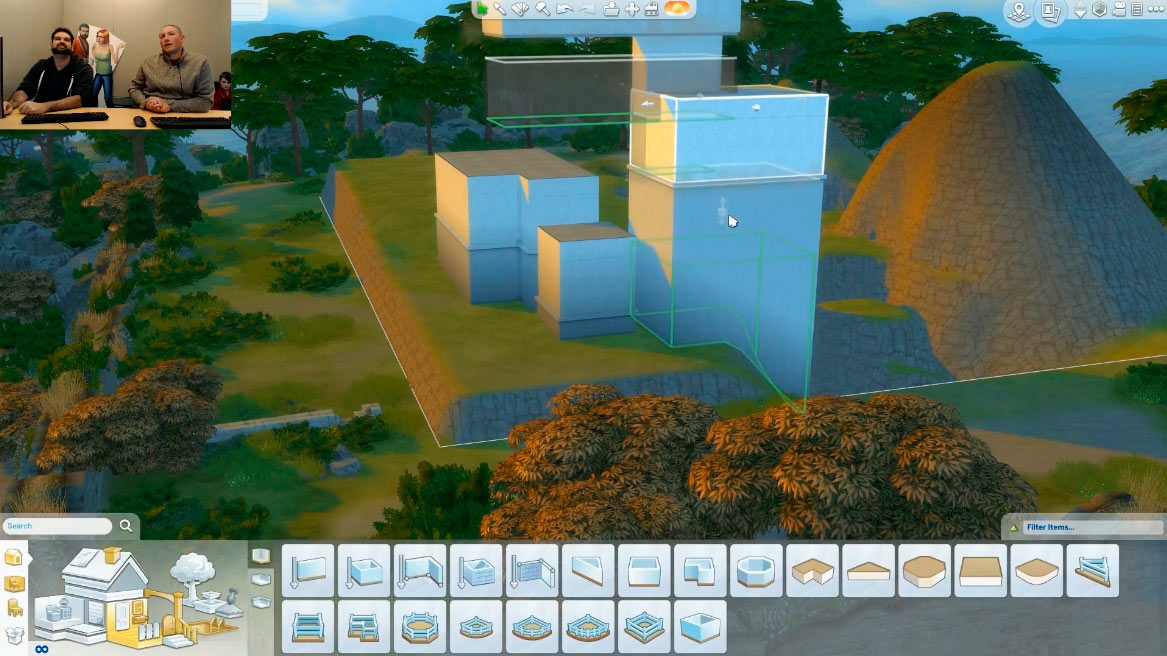This screenshot has width=1167, height=656.
Task: Open the three-dots options menu
Action: click(x=1156, y=9)
